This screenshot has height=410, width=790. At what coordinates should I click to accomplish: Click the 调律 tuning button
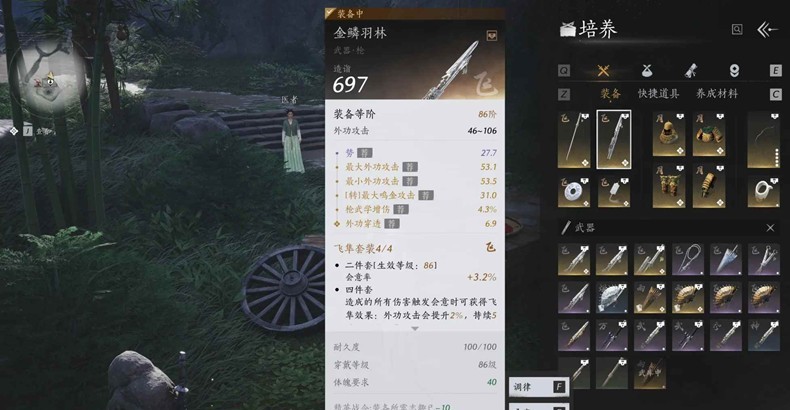point(536,387)
